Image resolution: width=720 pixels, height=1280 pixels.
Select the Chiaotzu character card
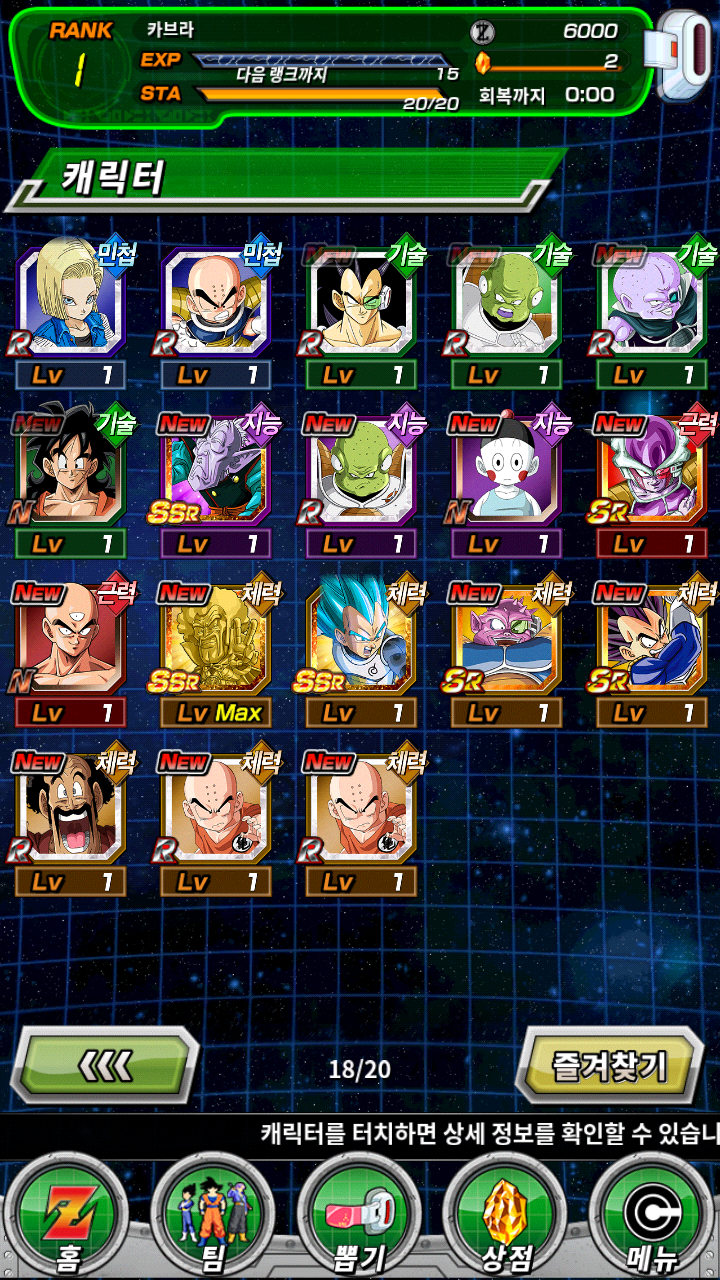506,472
